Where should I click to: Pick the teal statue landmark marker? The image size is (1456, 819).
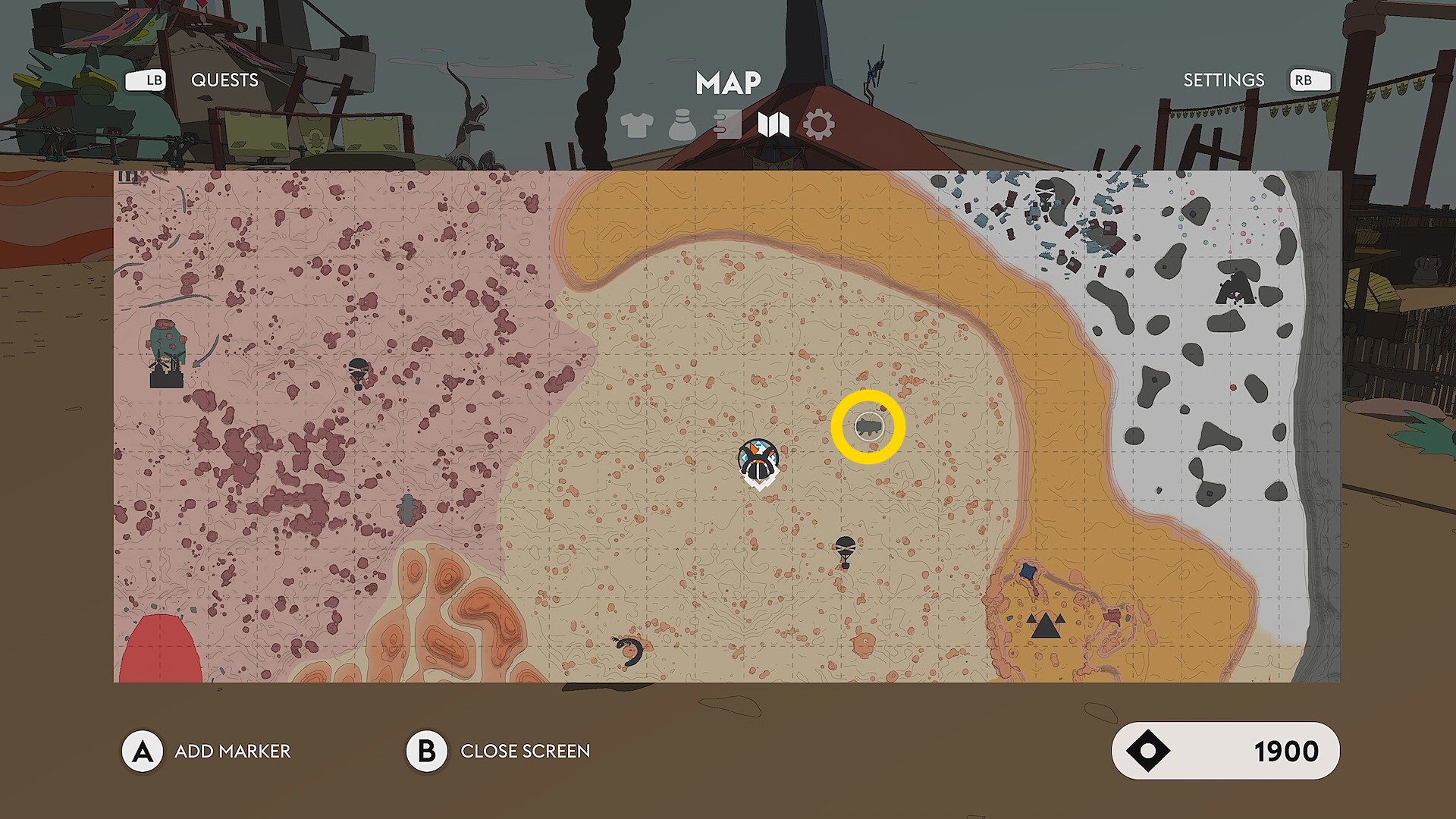[167, 355]
